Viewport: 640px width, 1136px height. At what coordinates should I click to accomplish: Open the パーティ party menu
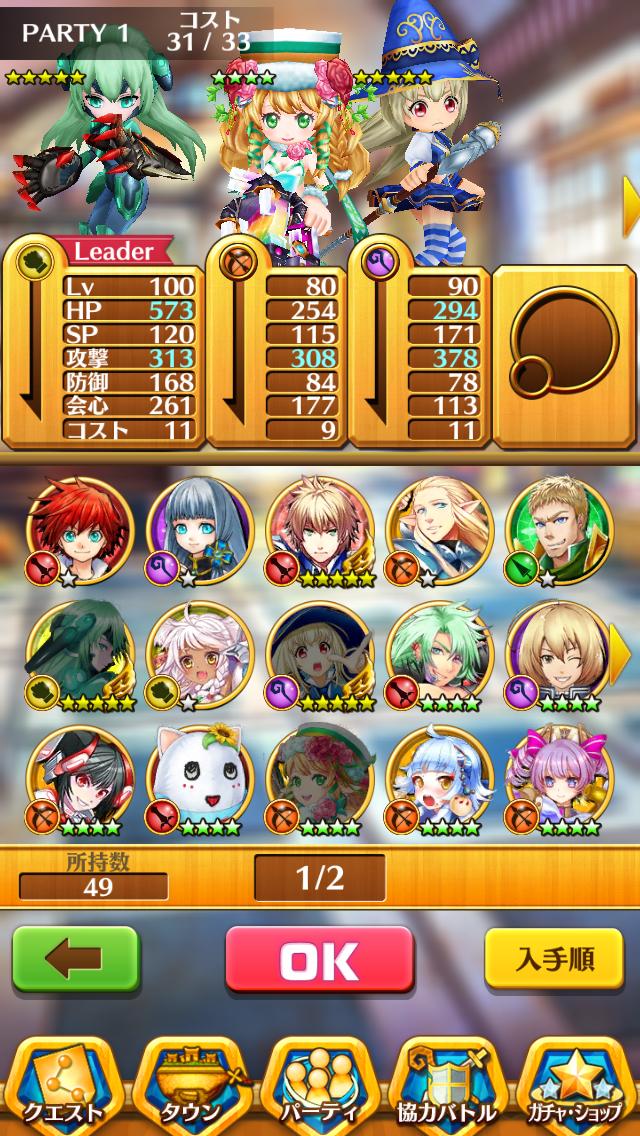320,1084
